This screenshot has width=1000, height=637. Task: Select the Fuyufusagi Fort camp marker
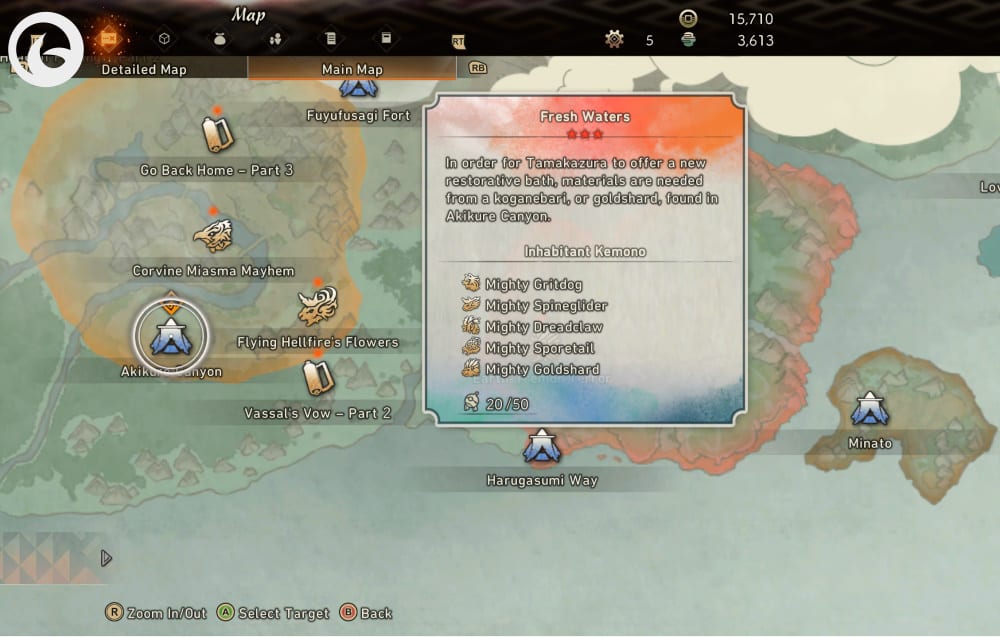358,86
